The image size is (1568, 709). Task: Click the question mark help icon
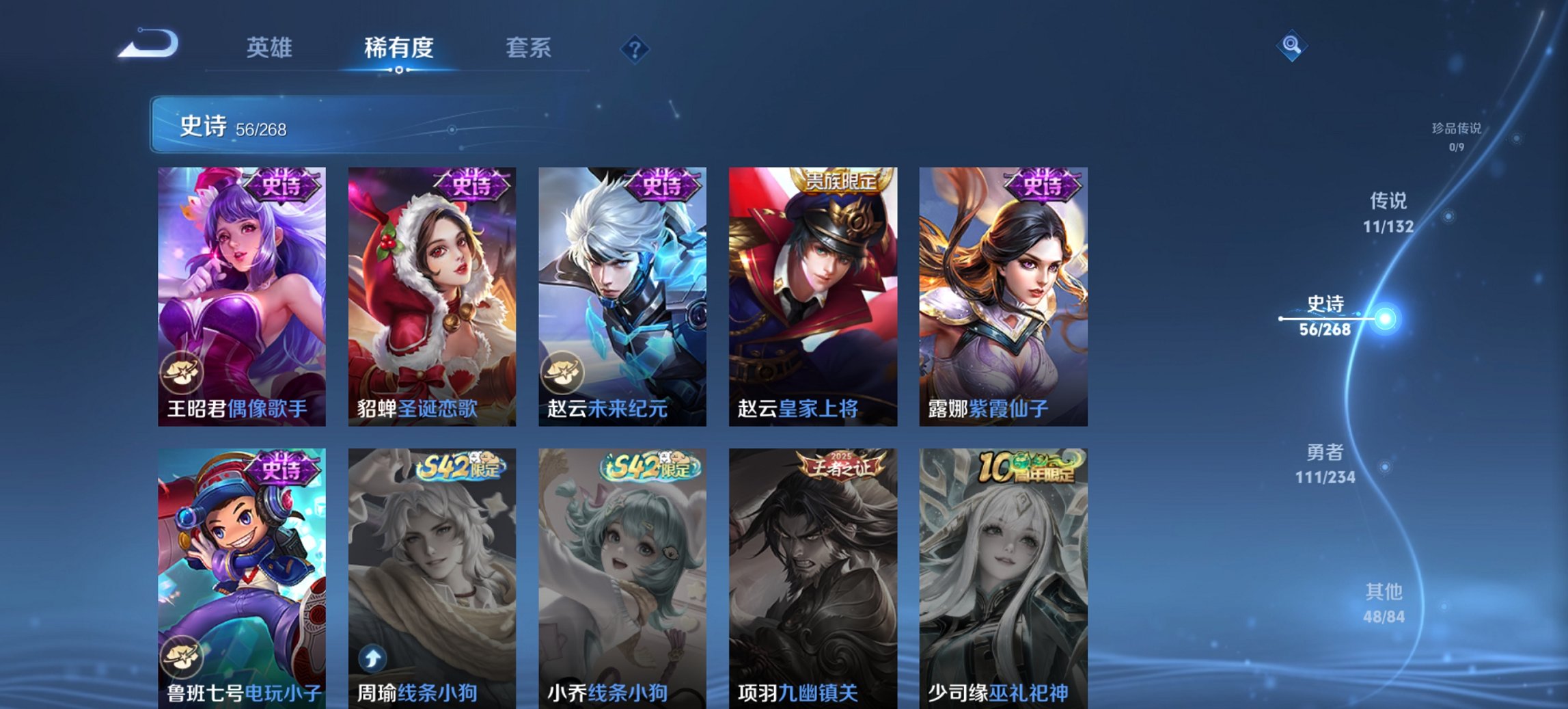[635, 49]
